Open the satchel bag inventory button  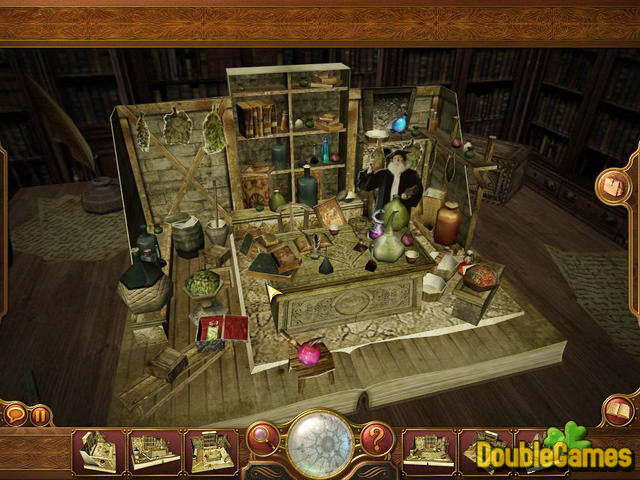(x=612, y=186)
